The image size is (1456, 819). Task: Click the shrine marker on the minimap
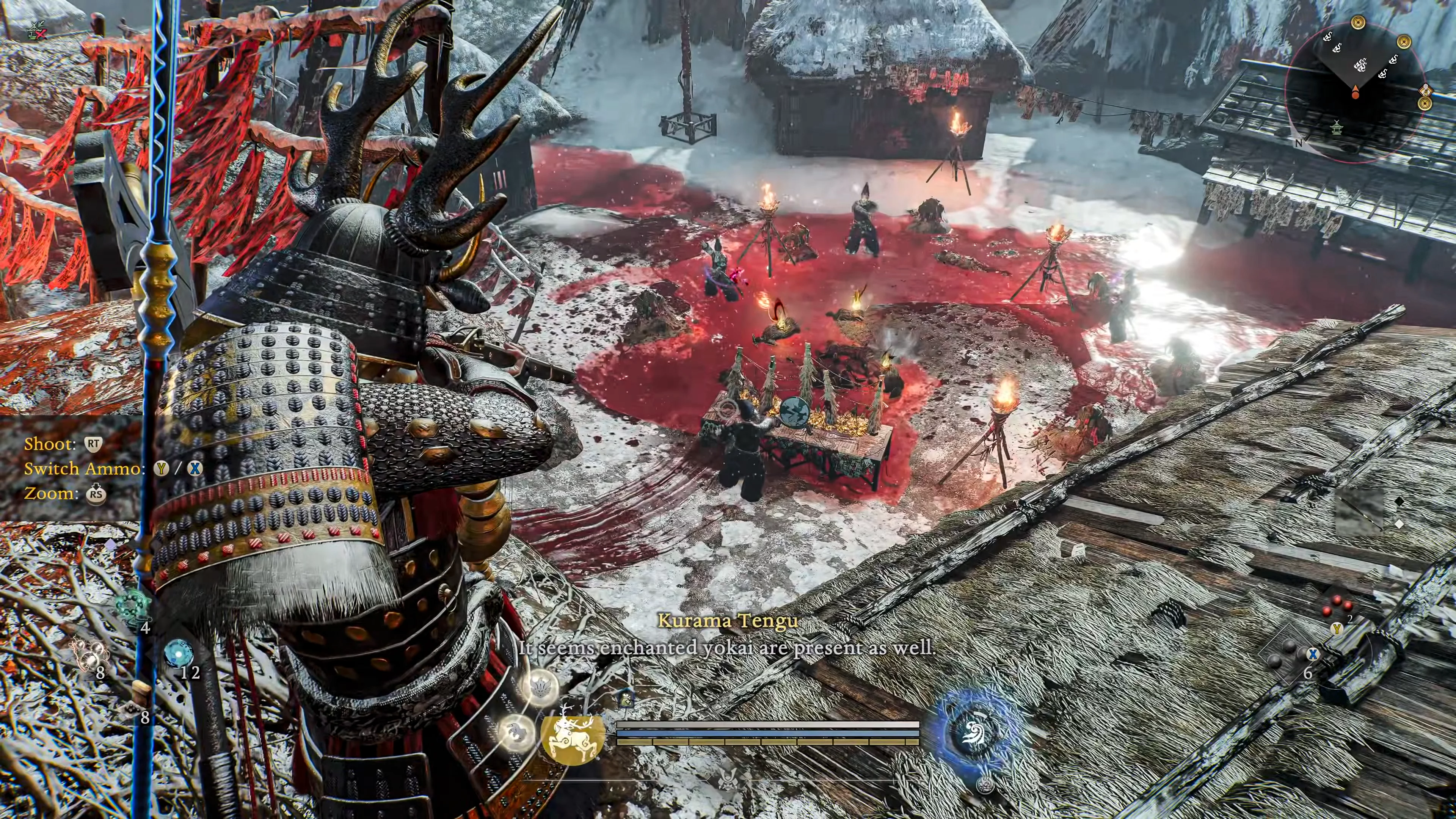tap(1337, 127)
